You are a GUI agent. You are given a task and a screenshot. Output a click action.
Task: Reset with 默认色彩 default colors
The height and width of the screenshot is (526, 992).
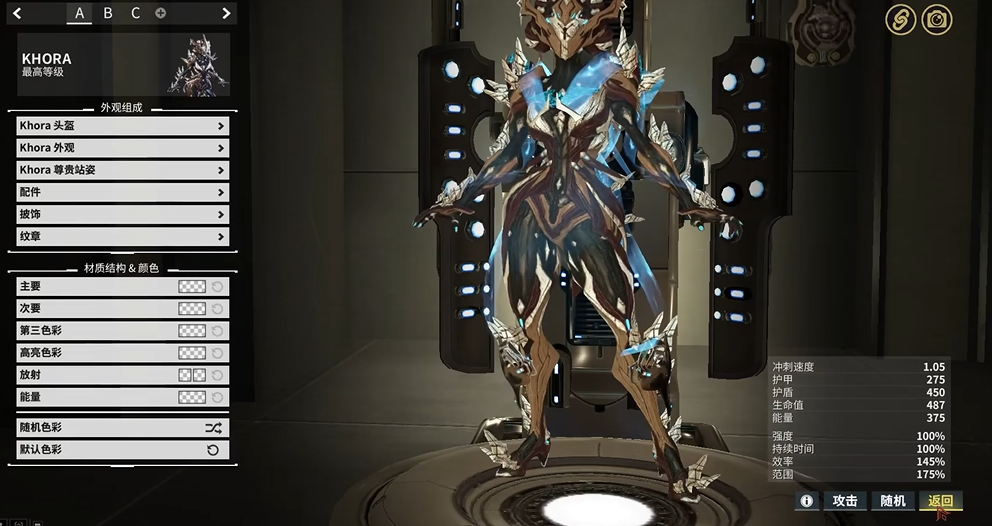pos(123,450)
